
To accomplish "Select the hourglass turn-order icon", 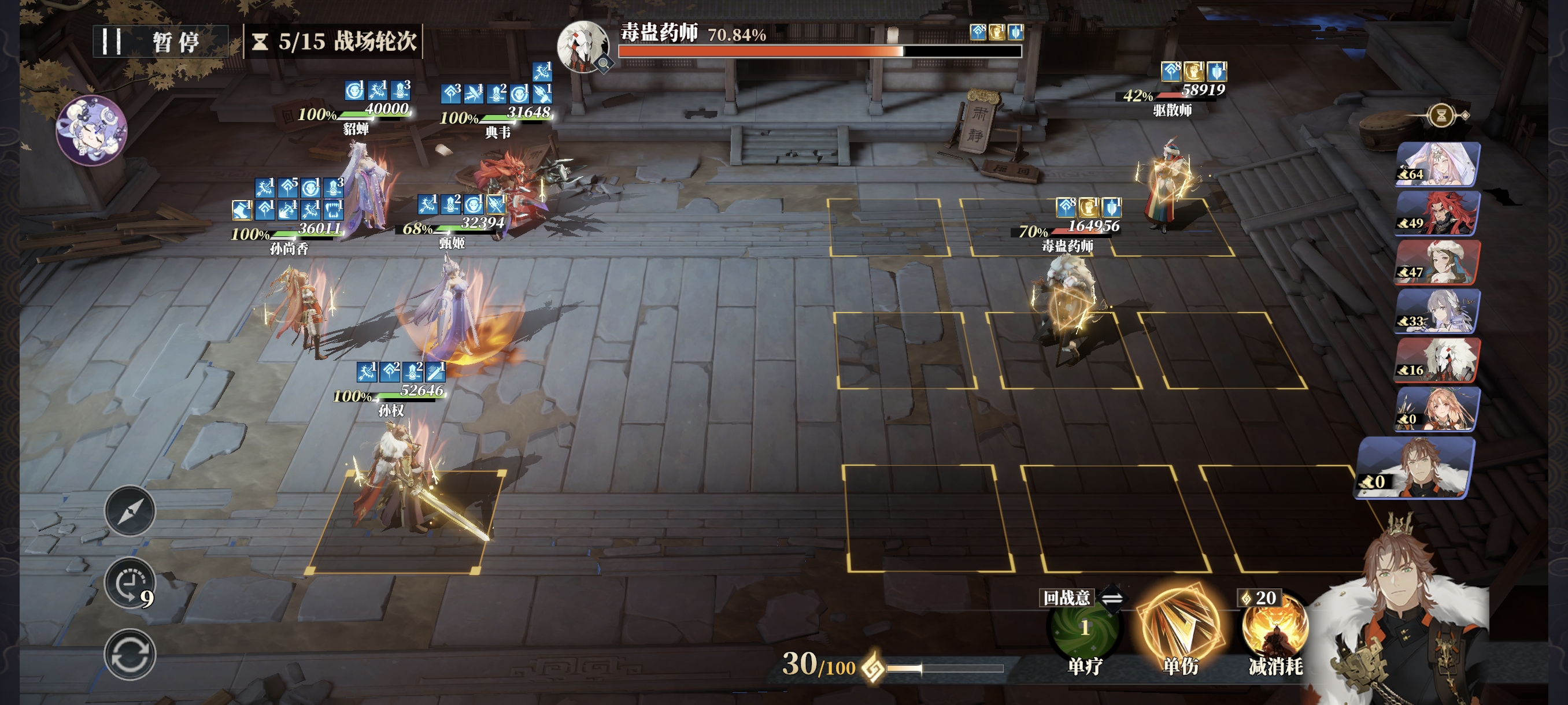I will point(1441,115).
